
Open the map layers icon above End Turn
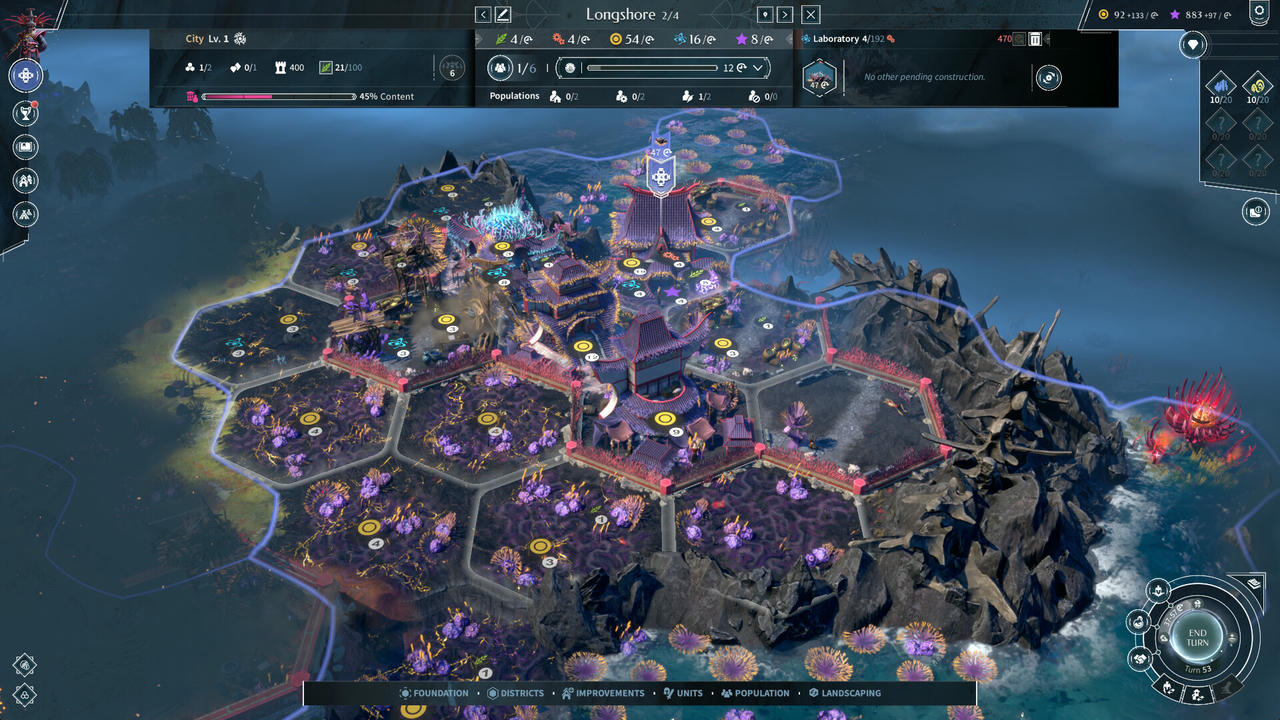(1253, 584)
